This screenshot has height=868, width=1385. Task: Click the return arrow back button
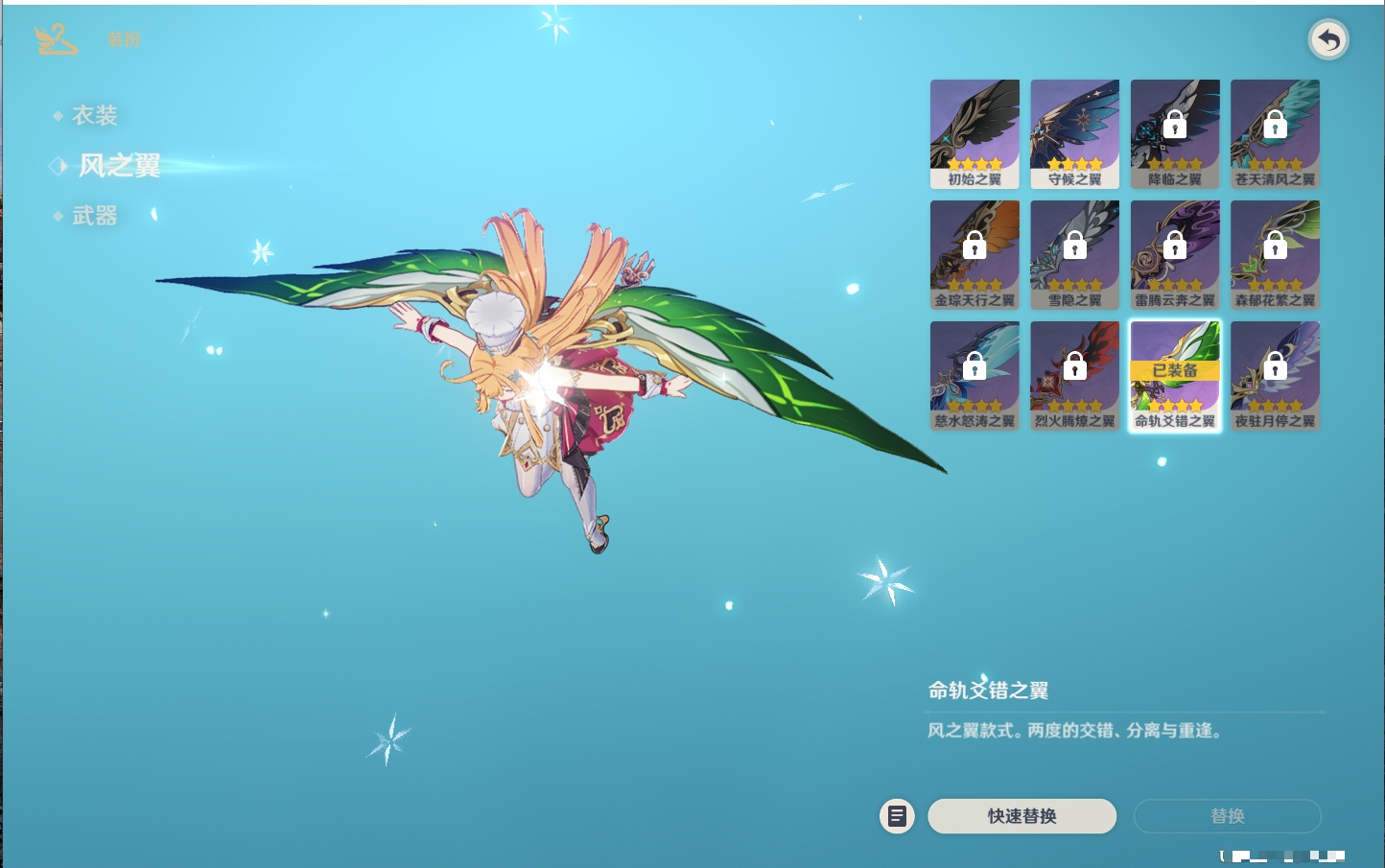(1328, 40)
